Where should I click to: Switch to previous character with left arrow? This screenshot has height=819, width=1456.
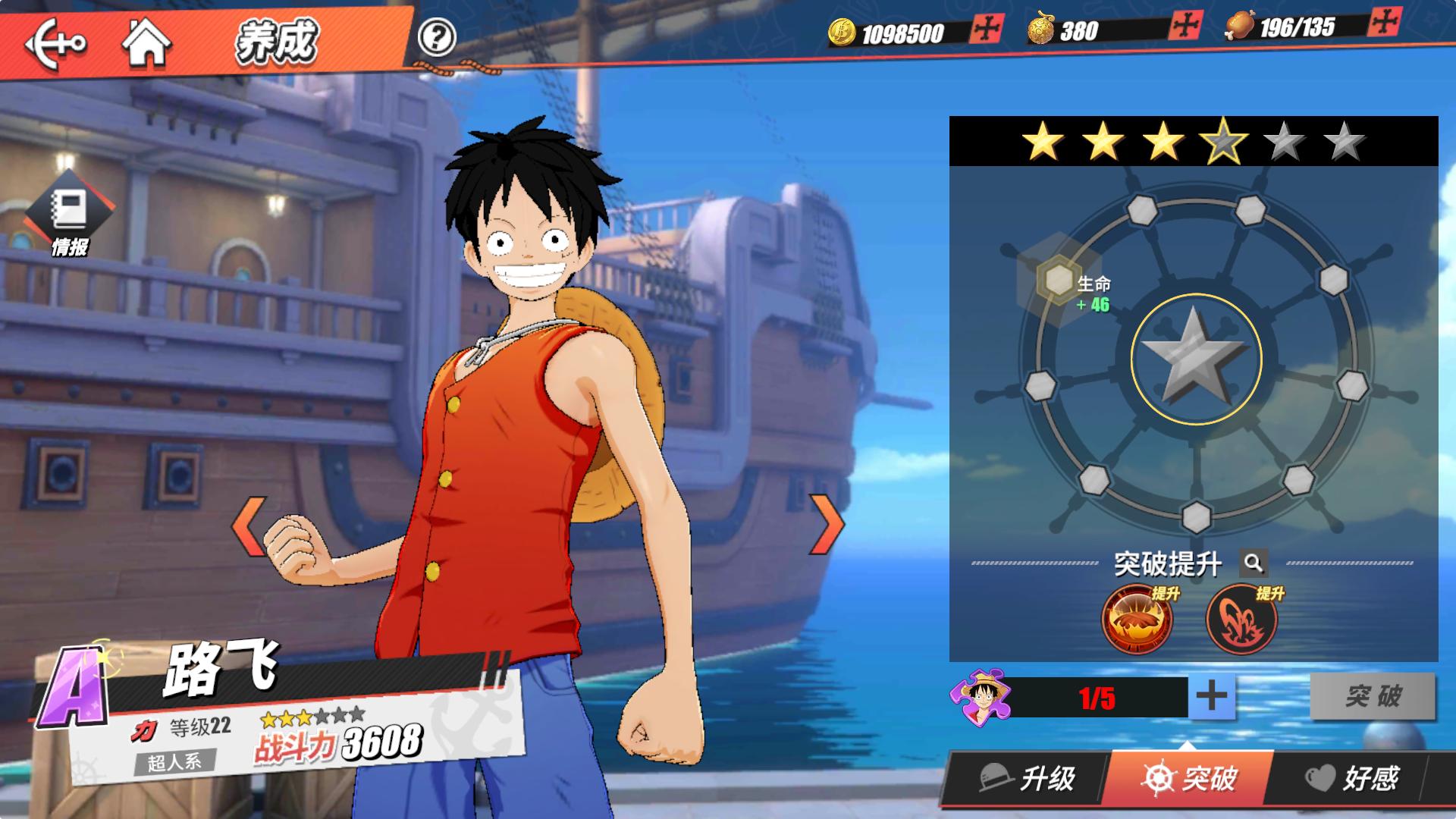[249, 525]
